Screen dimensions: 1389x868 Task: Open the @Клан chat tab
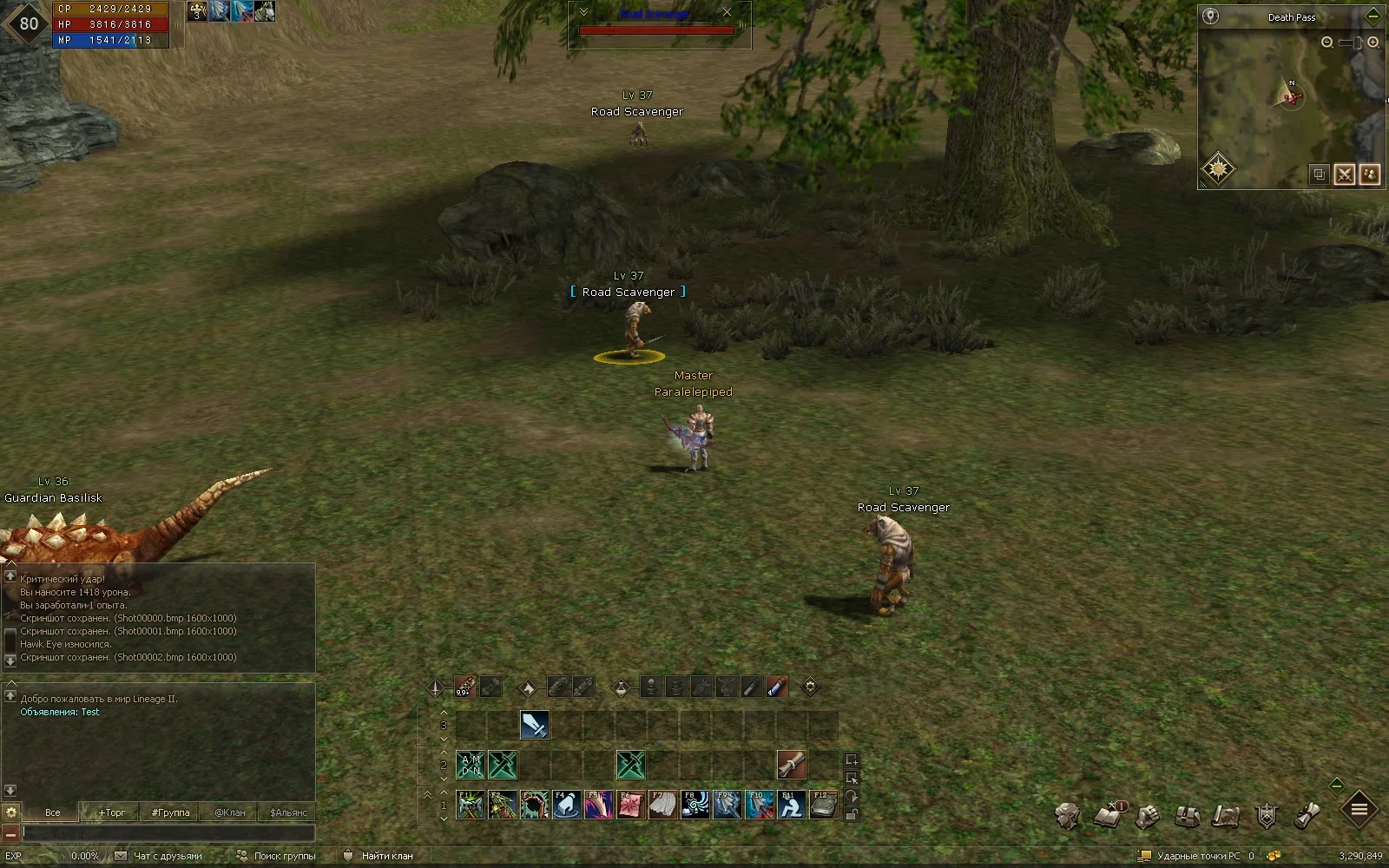tap(229, 812)
